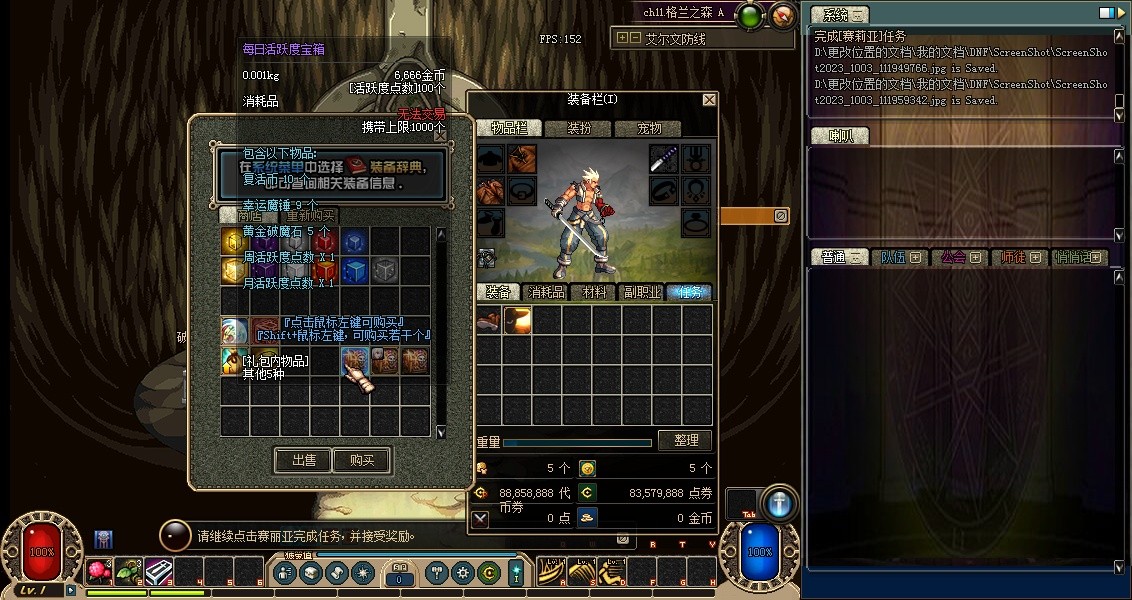This screenshot has width=1132, height=600.
Task: Open the 任务 quest items tab
Action: [x=689, y=292]
